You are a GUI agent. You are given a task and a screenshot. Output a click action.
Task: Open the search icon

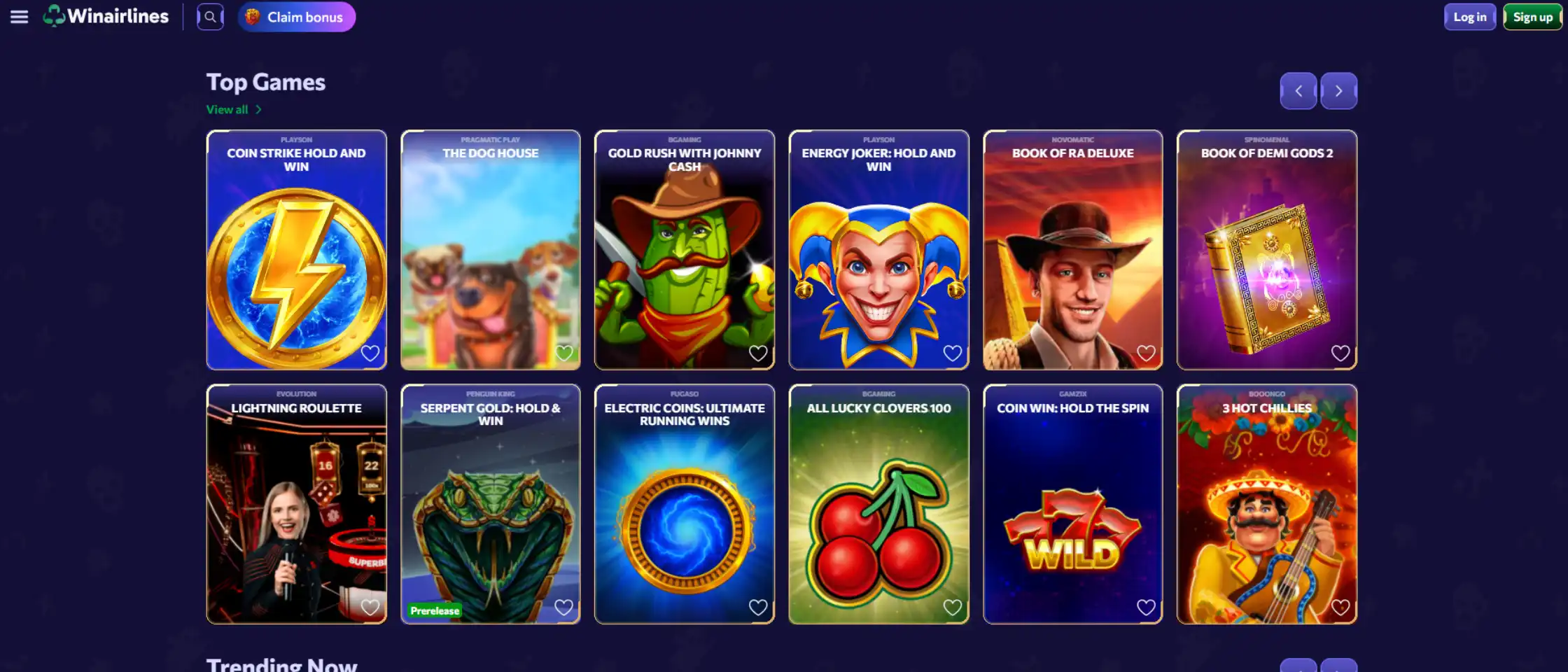click(x=210, y=17)
